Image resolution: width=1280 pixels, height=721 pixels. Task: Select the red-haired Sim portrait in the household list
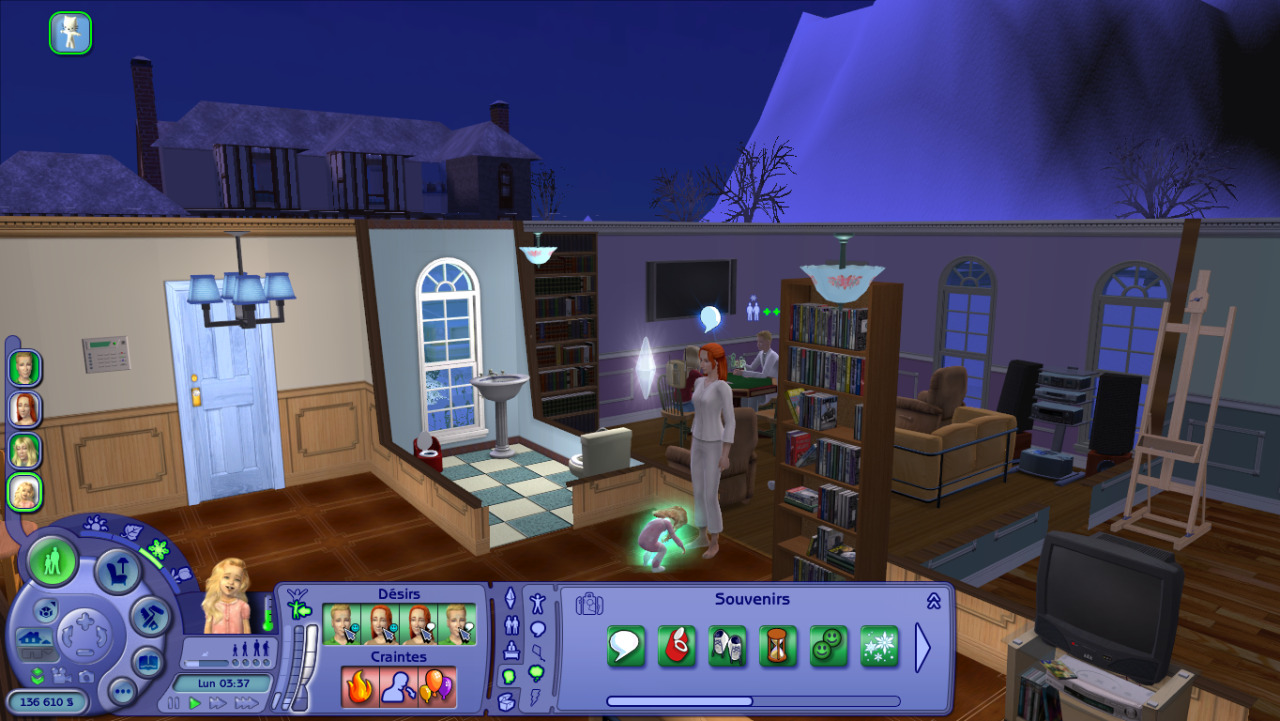(x=24, y=409)
